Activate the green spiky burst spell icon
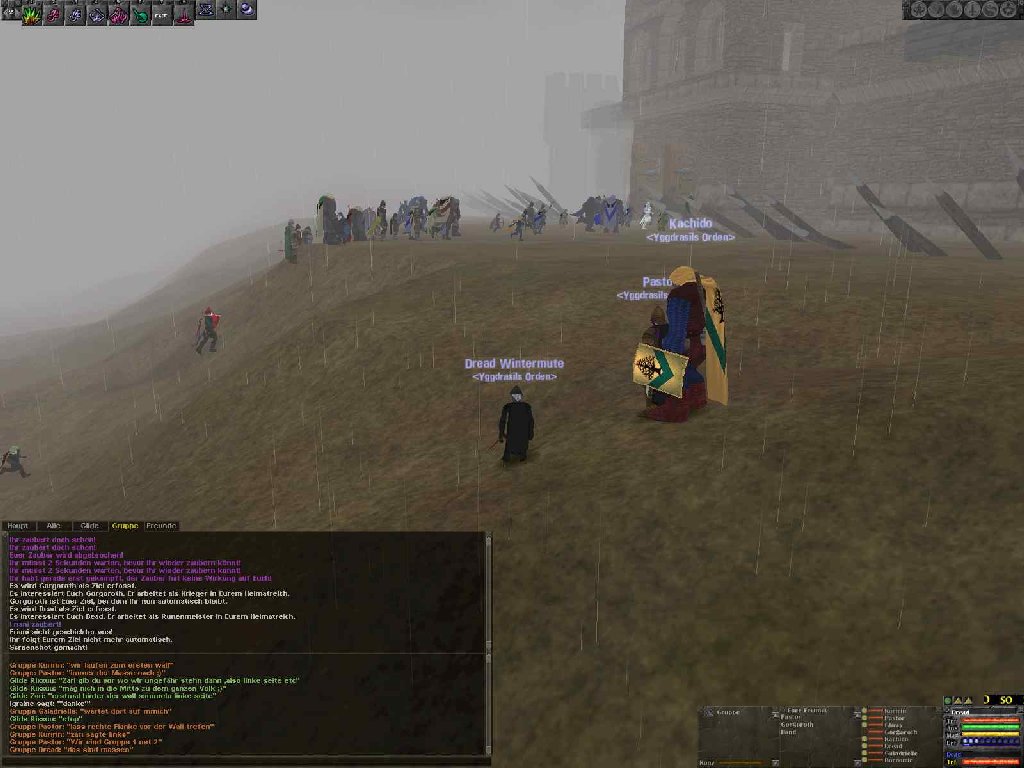Image resolution: width=1024 pixels, height=768 pixels. point(32,13)
